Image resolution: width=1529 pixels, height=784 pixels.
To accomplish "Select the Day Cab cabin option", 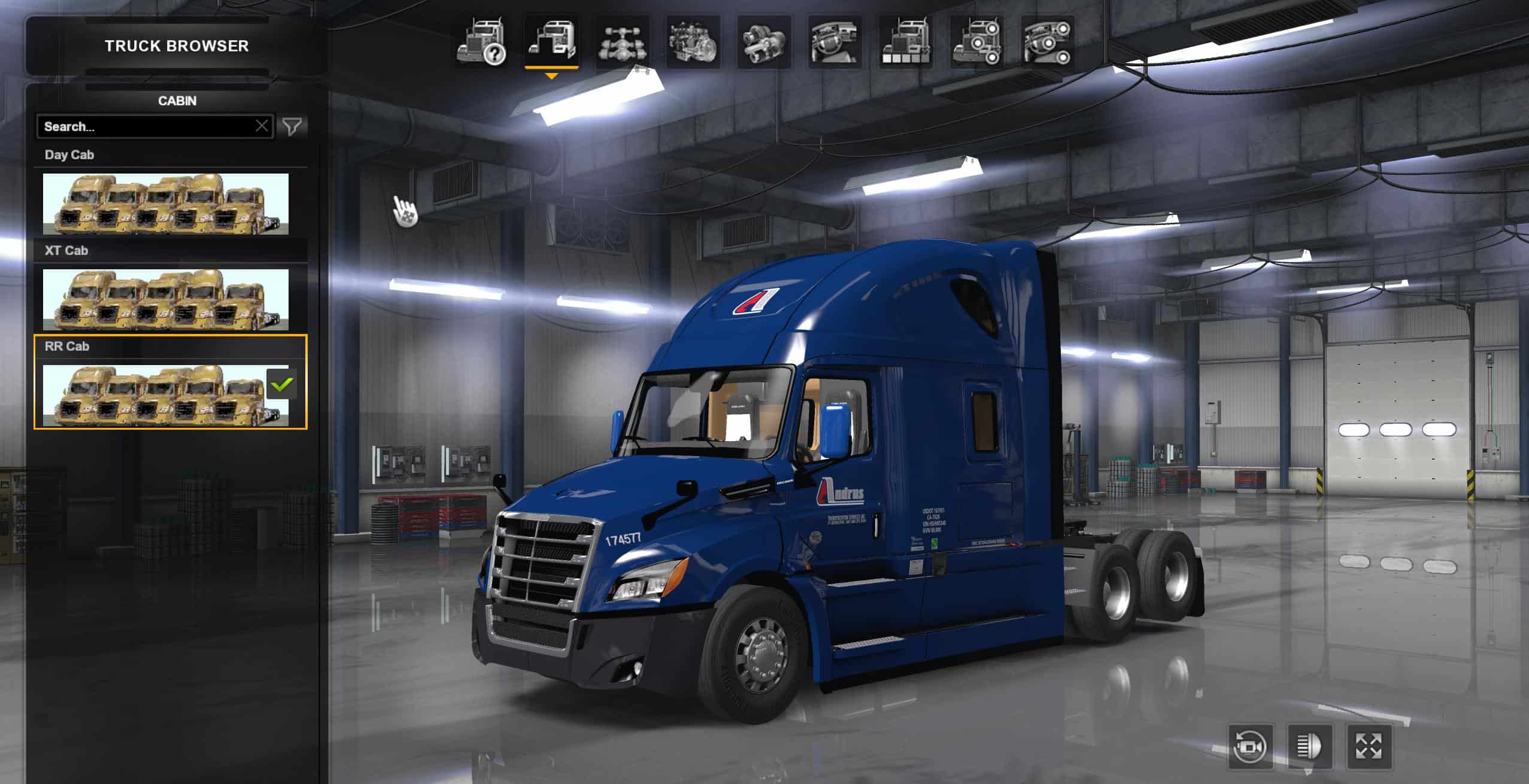I will pyautogui.click(x=165, y=203).
